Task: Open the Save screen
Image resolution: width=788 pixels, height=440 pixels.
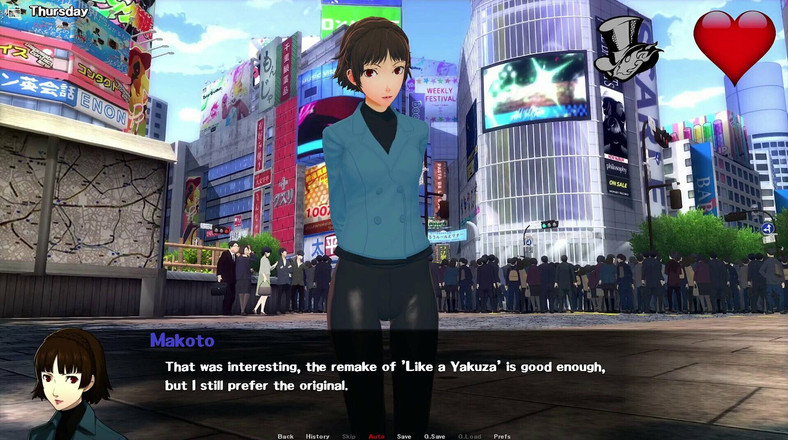Action: coord(404,436)
